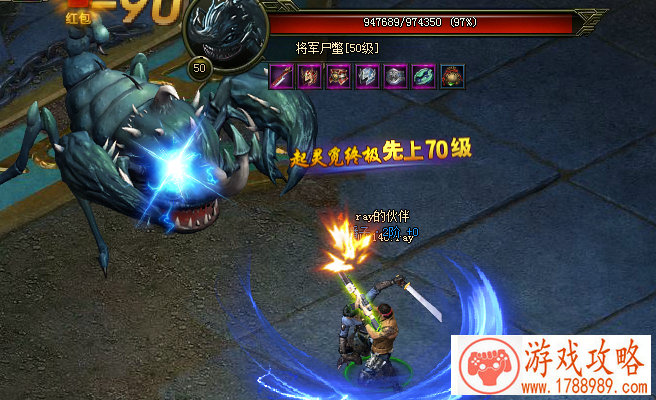Click the 将军尸蹩 boss portrait
This screenshot has width=656, height=400.
(225, 33)
